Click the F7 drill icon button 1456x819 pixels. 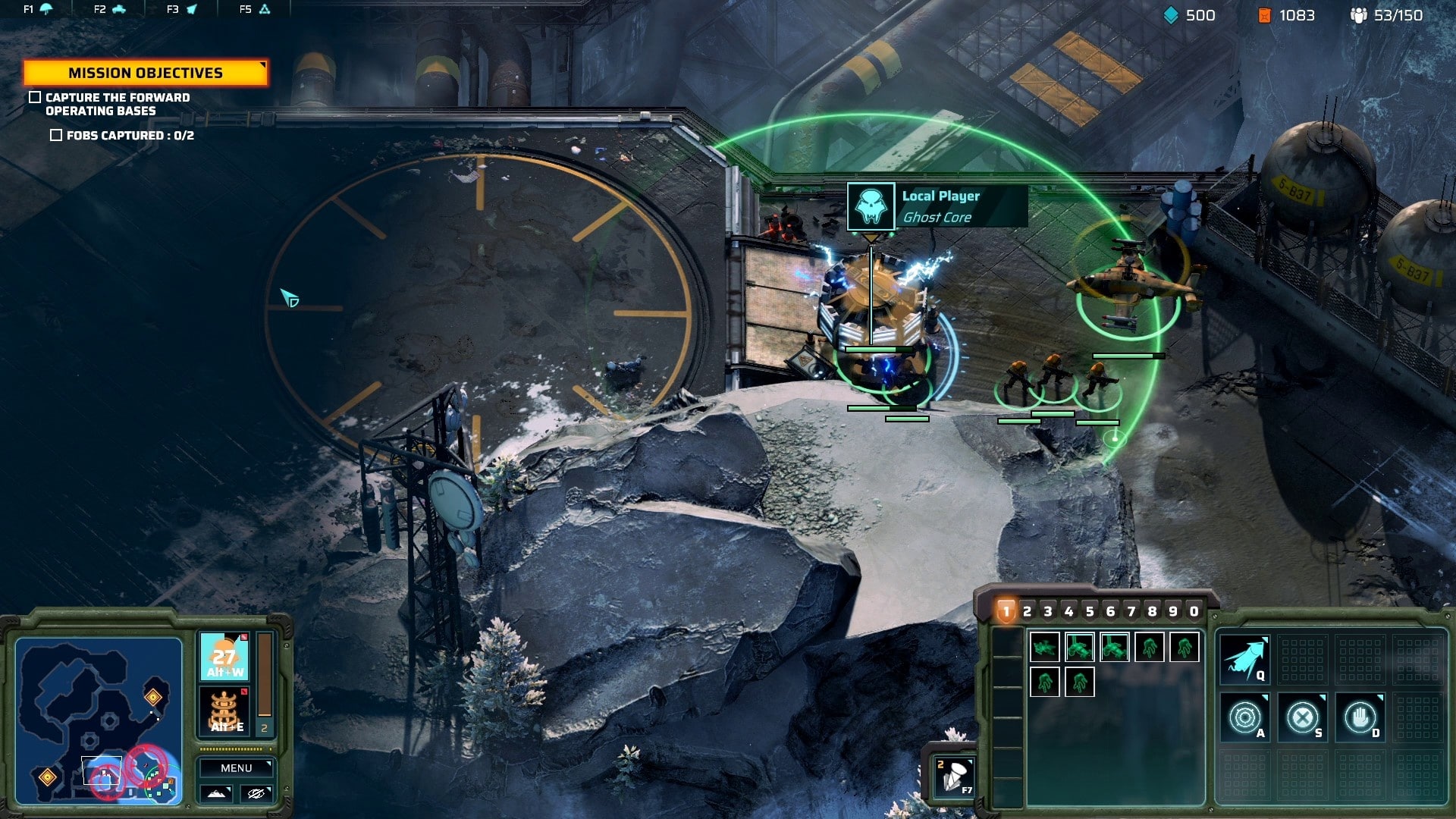click(955, 777)
